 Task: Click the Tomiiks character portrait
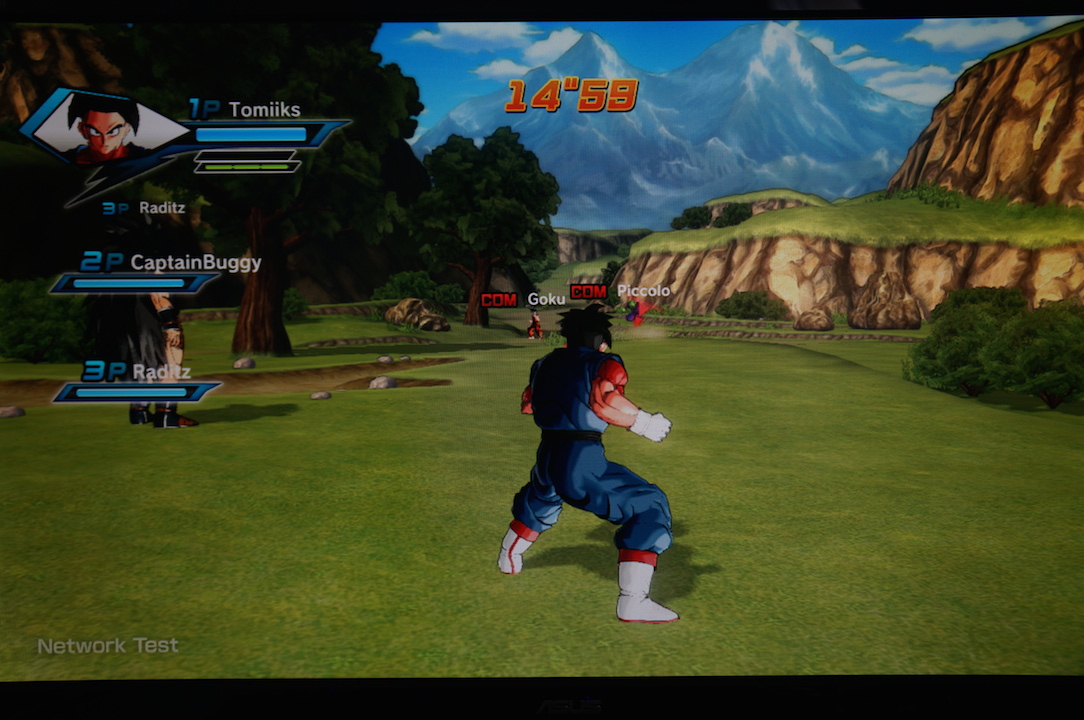(x=102, y=128)
